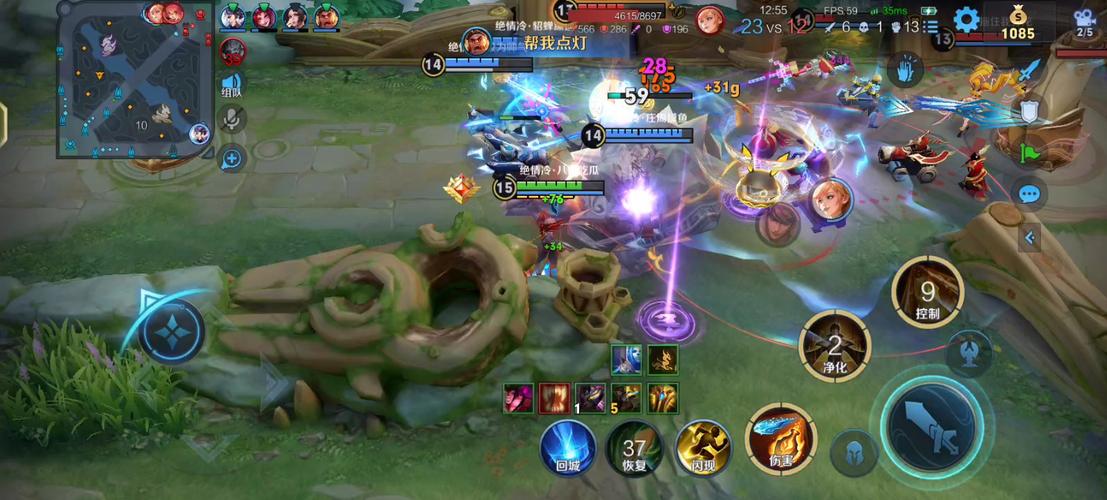Send the sword attack signal
Image resolution: width=1107 pixels, height=500 pixels.
coord(1030,72)
